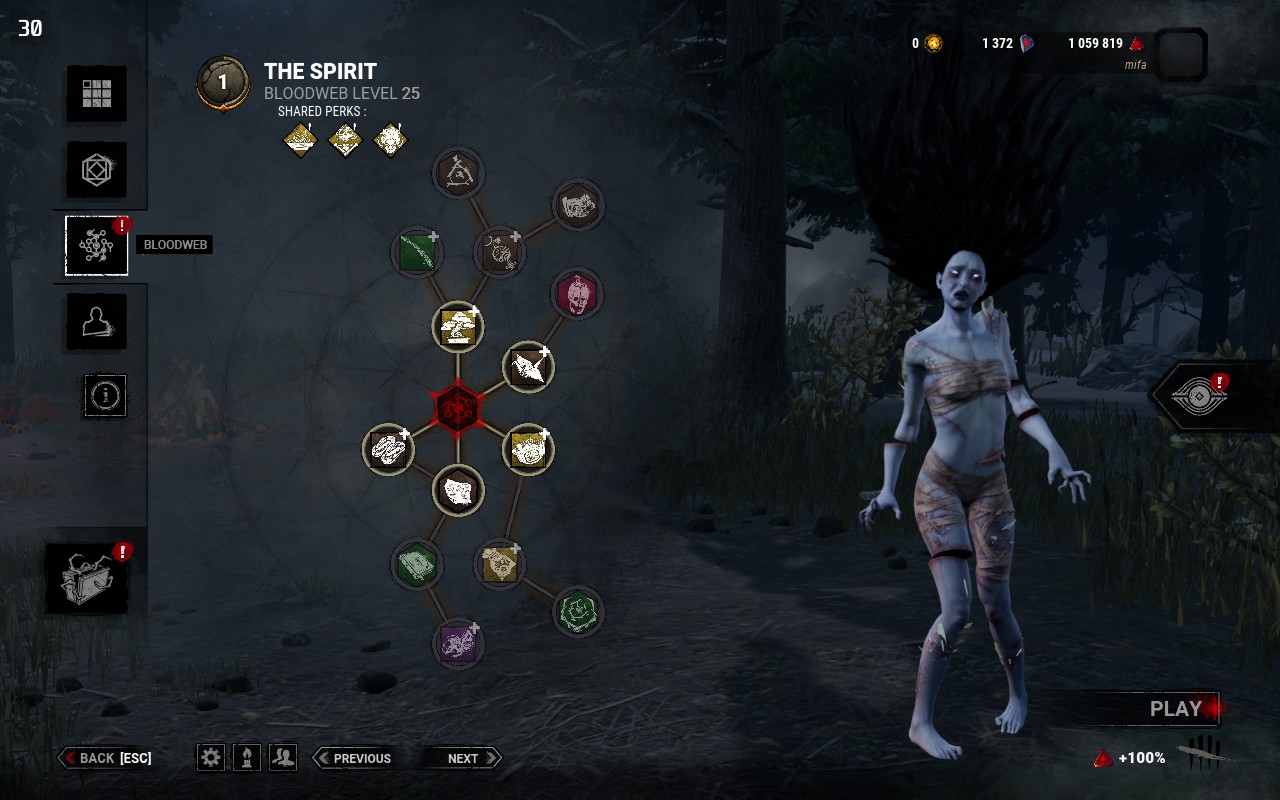This screenshot has height=800, width=1280.
Task: Go back to the previous screen
Action: click(x=106, y=758)
